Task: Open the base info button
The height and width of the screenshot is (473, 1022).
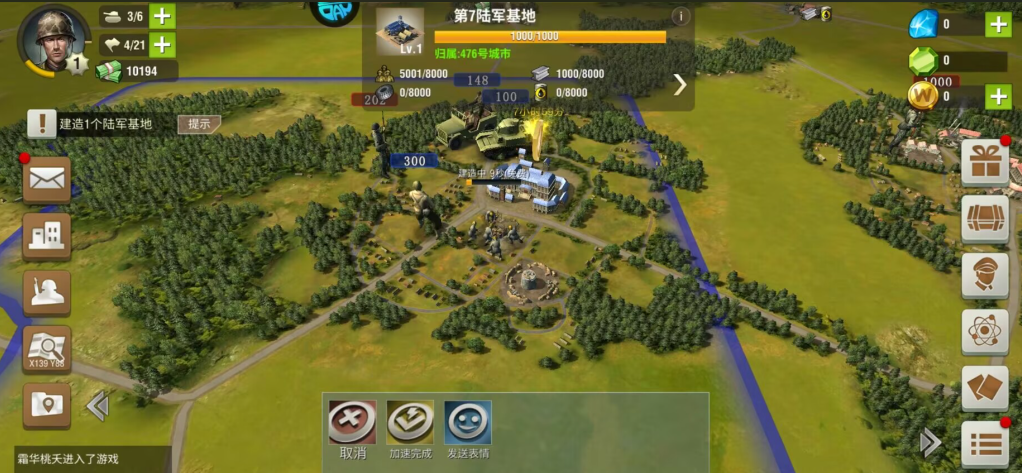Action: tap(681, 16)
